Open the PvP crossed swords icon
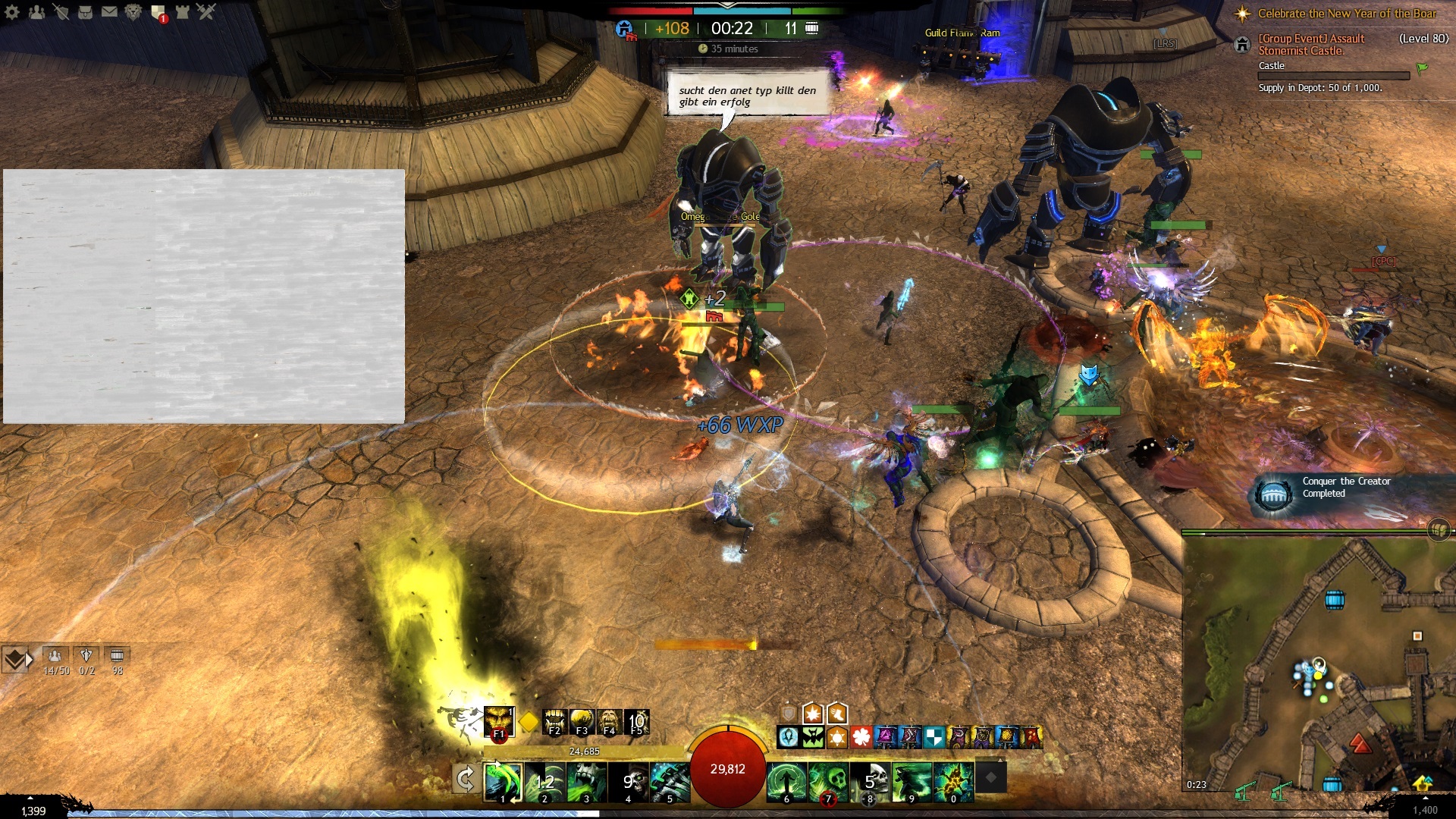This screenshot has width=1456, height=819. [206, 11]
